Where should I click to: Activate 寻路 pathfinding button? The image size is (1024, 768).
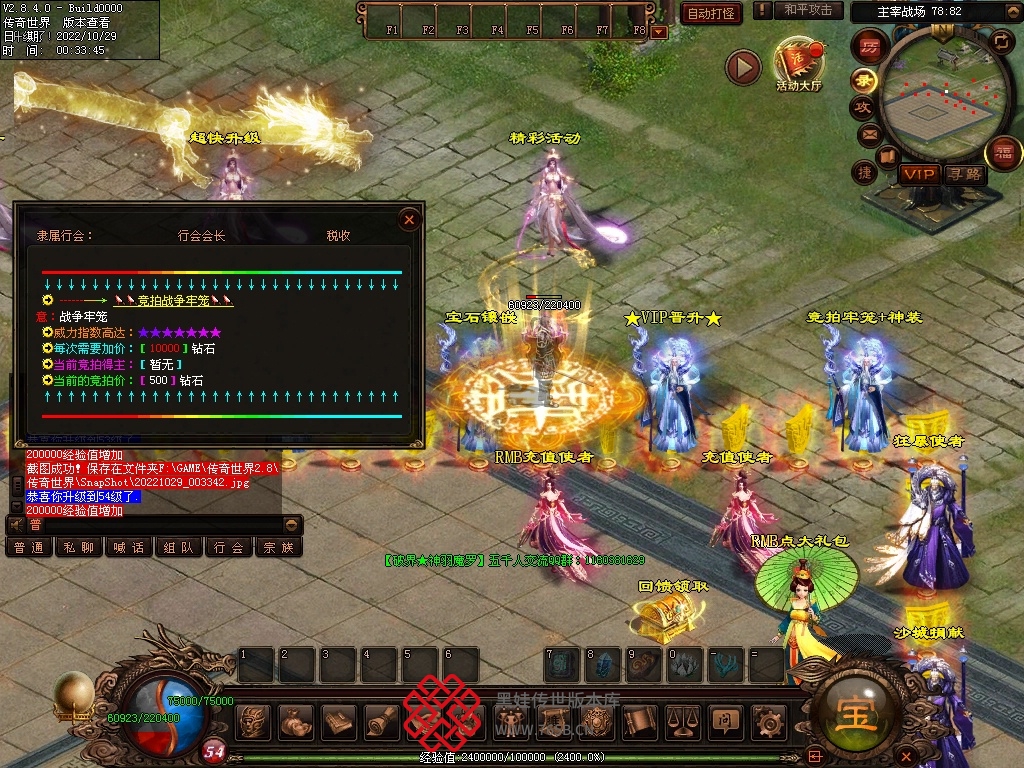(x=965, y=174)
